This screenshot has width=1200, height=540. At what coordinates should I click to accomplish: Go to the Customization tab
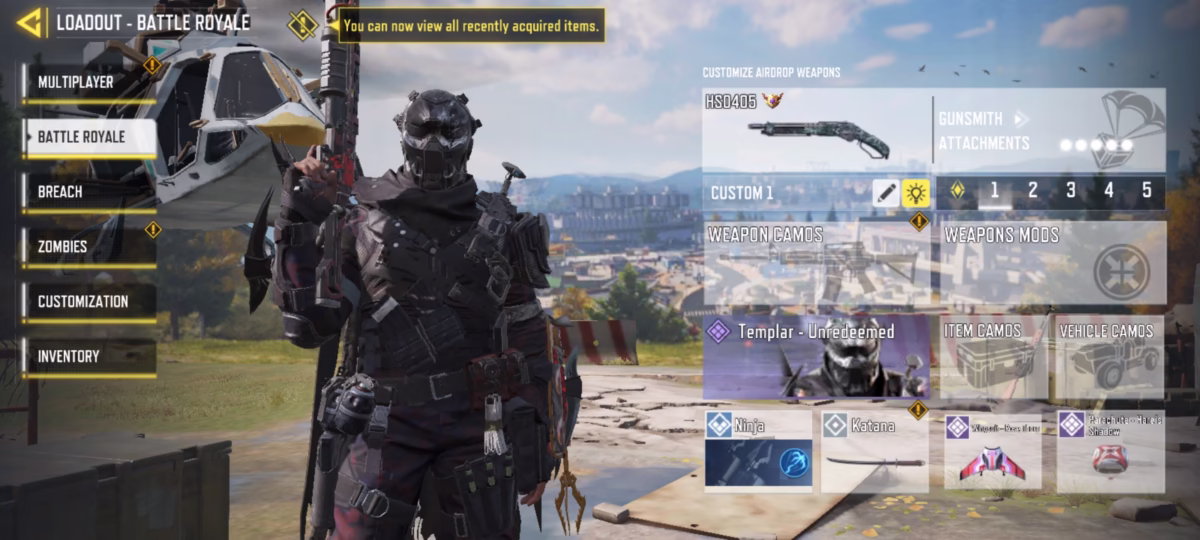pyautogui.click(x=88, y=301)
